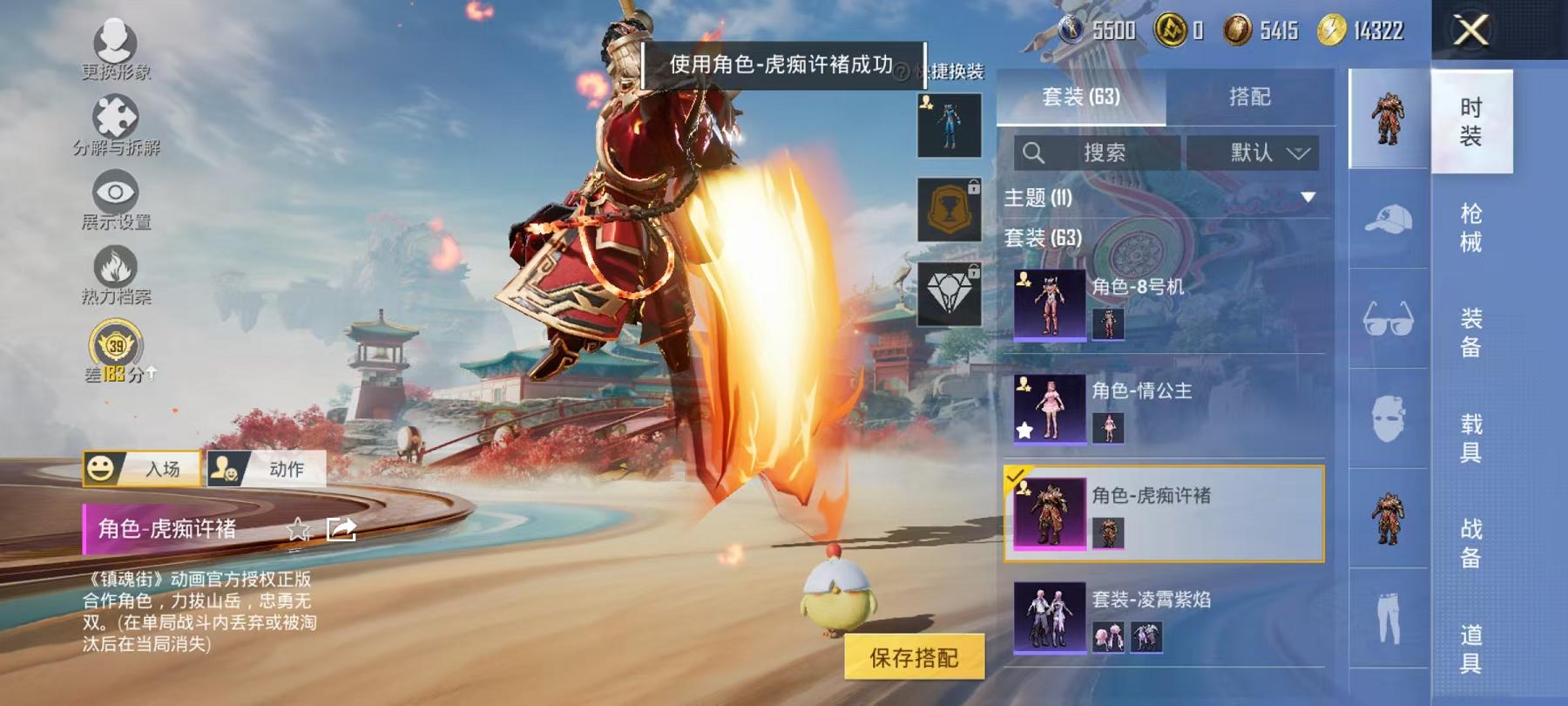Click the share icon beside 角色-虎痴许褚
1568x706 pixels.
pyautogui.click(x=341, y=529)
